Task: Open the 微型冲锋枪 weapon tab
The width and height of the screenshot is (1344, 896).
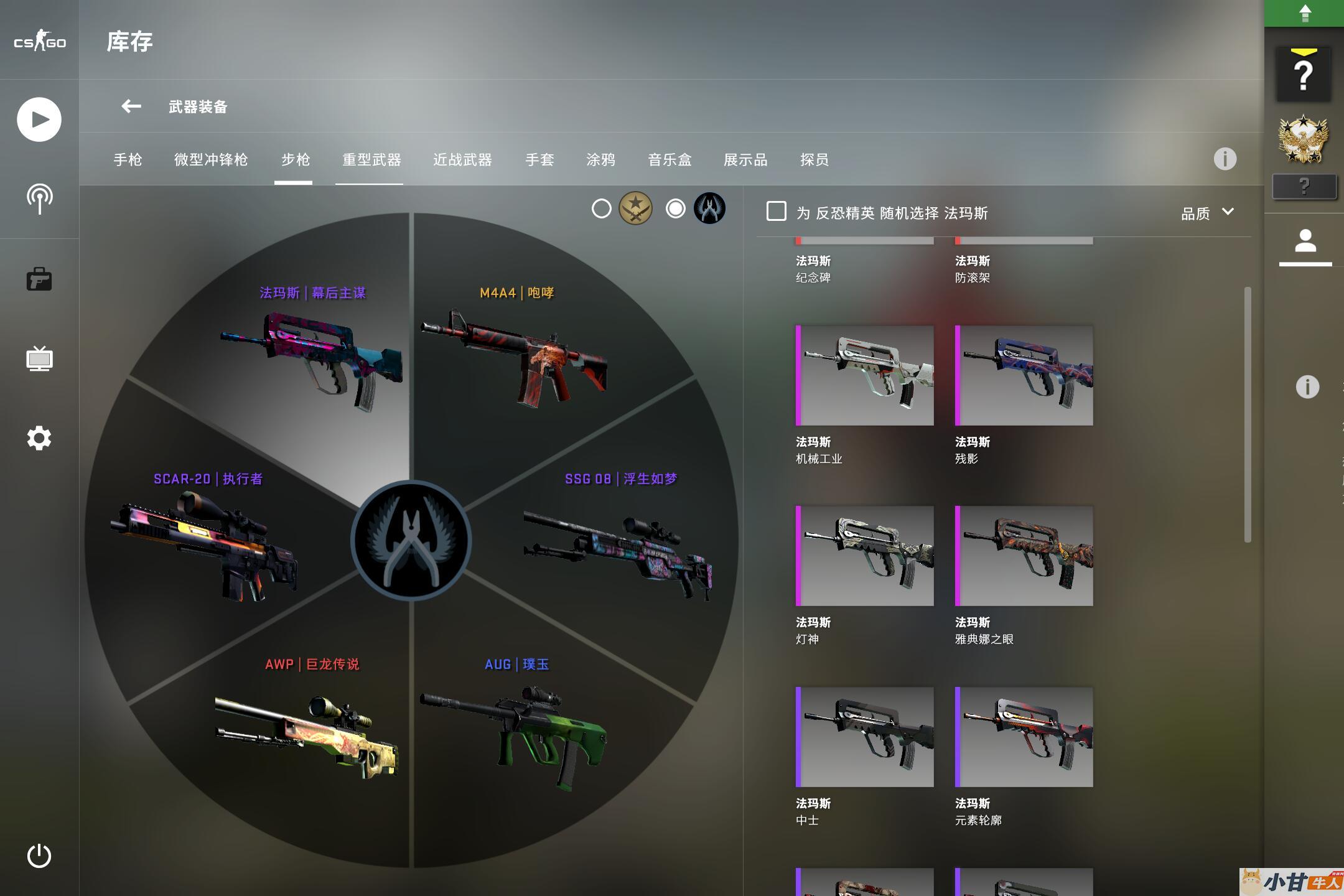Action: click(211, 160)
